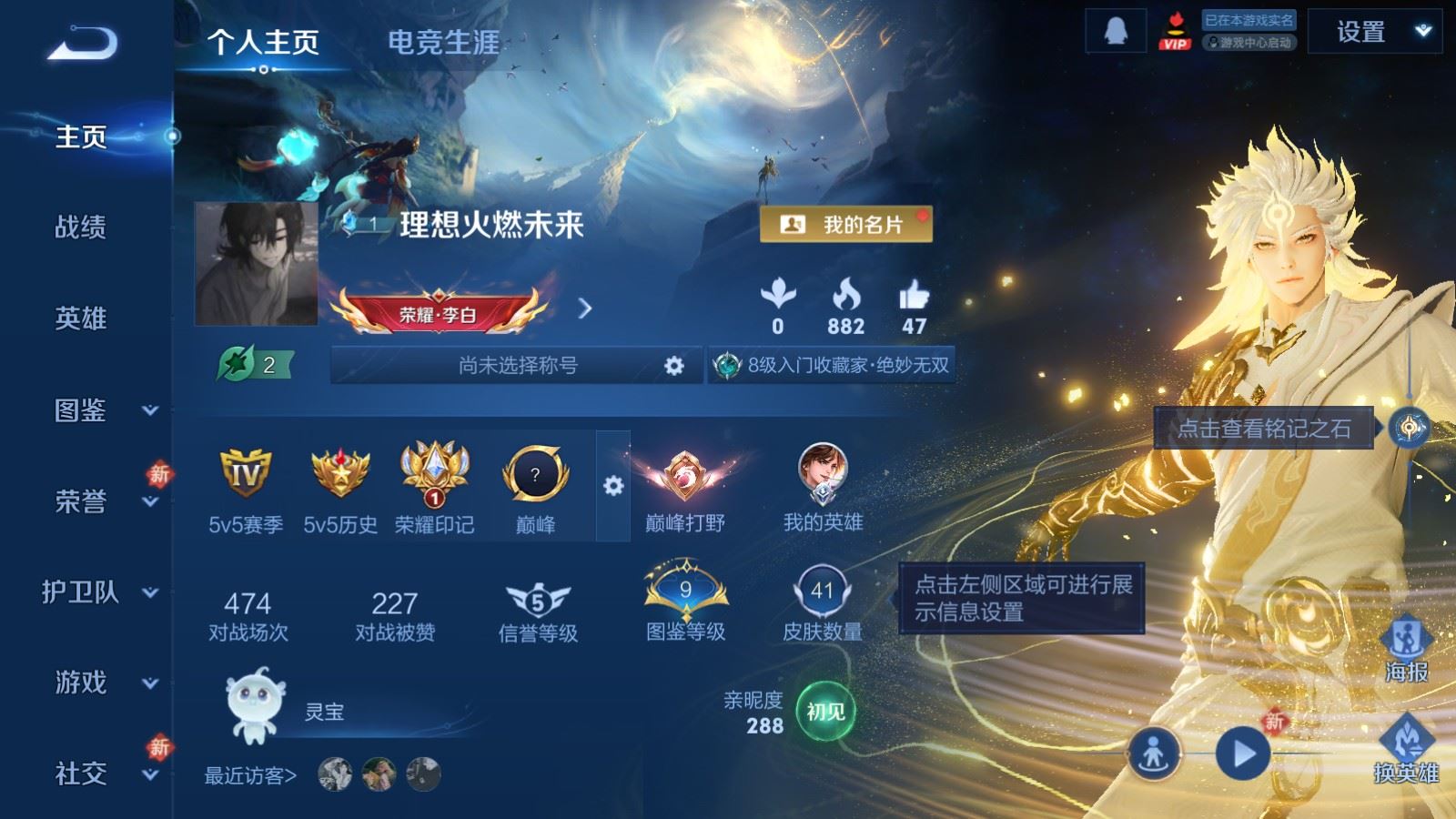Open the gear icon beside 尚未选择称号
This screenshot has height=819, width=1456.
[x=673, y=364]
